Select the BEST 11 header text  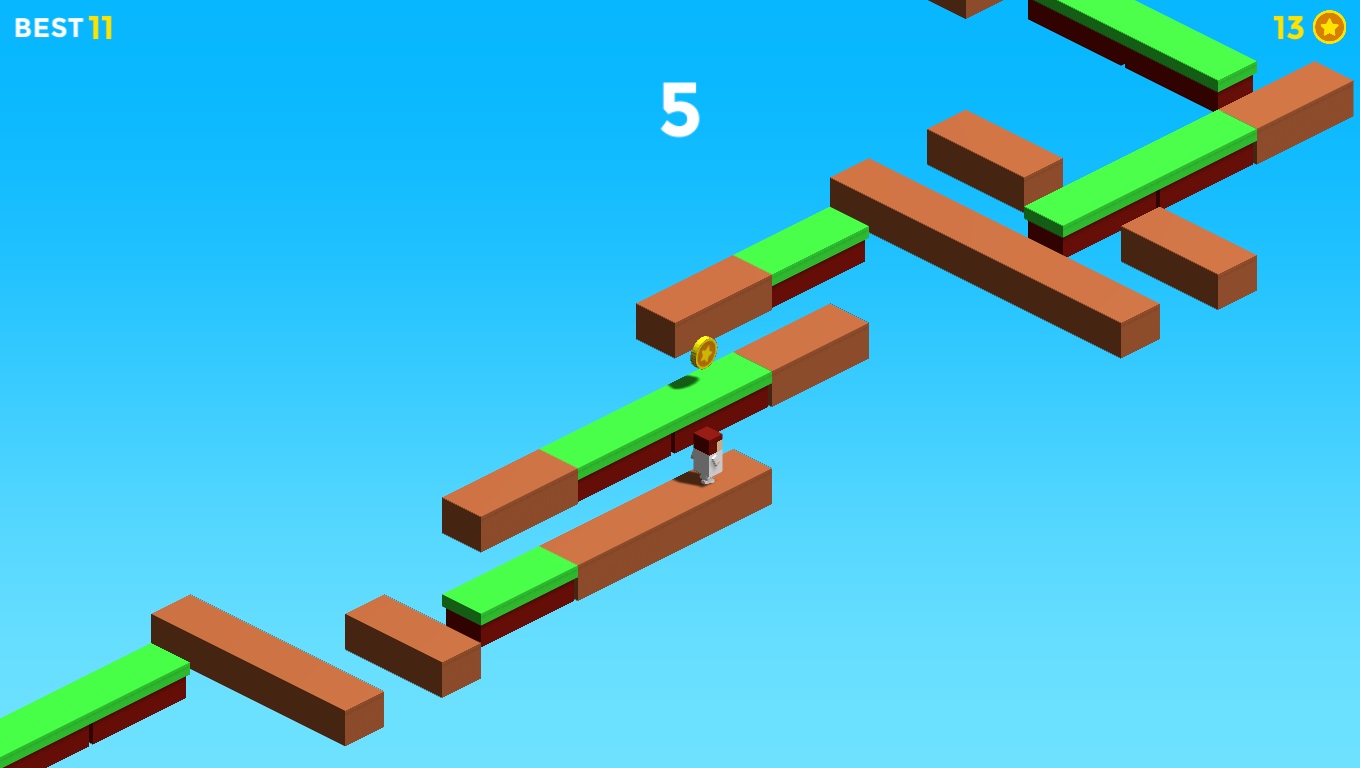pyautogui.click(x=64, y=28)
